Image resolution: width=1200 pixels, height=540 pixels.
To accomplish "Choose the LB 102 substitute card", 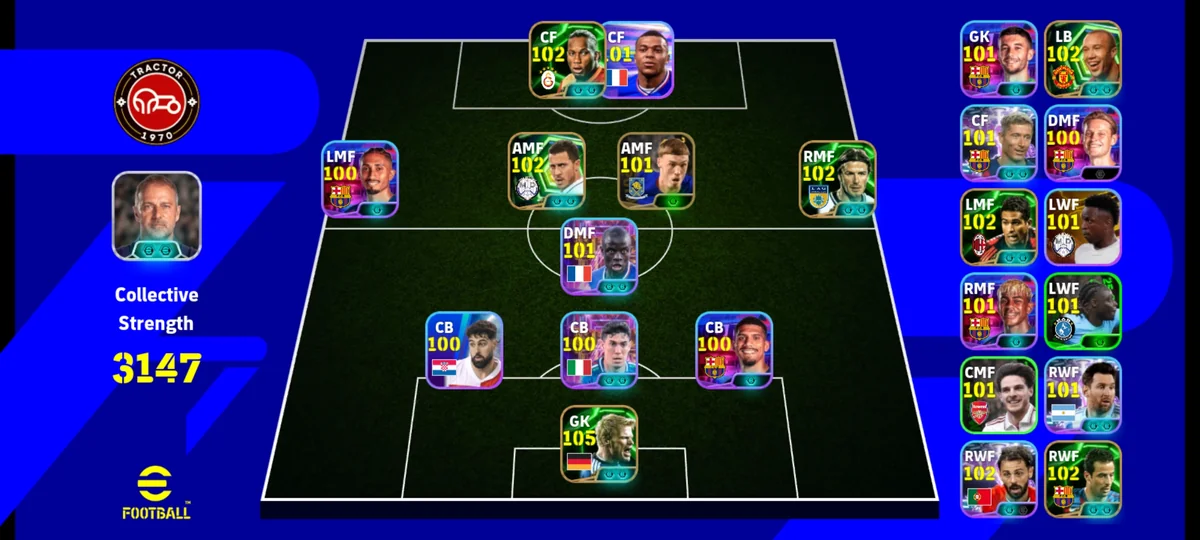I will coord(1083,60).
